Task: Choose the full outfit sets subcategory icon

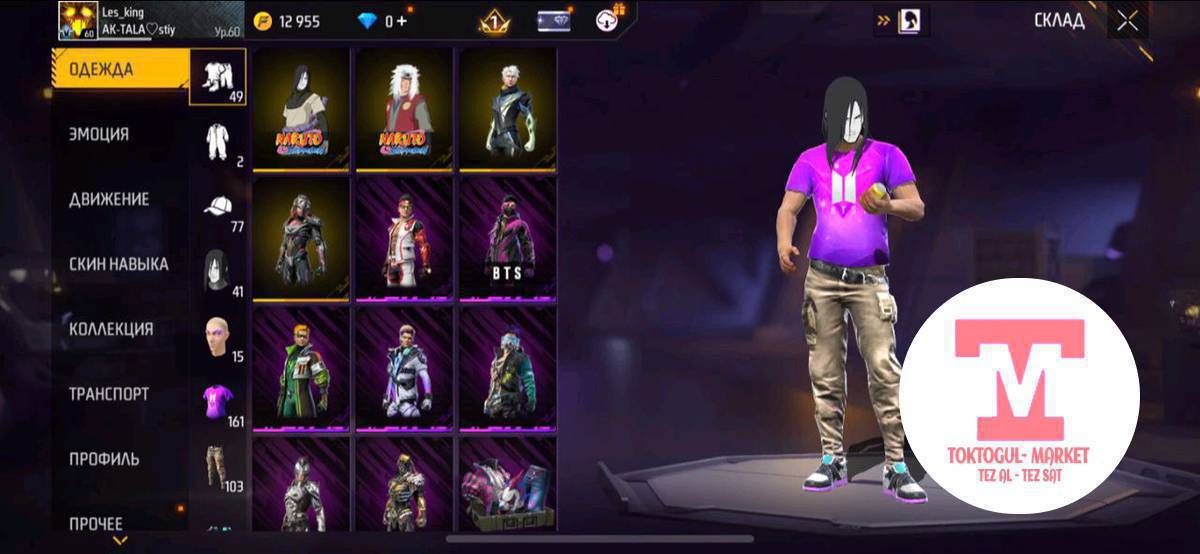Action: (218, 75)
